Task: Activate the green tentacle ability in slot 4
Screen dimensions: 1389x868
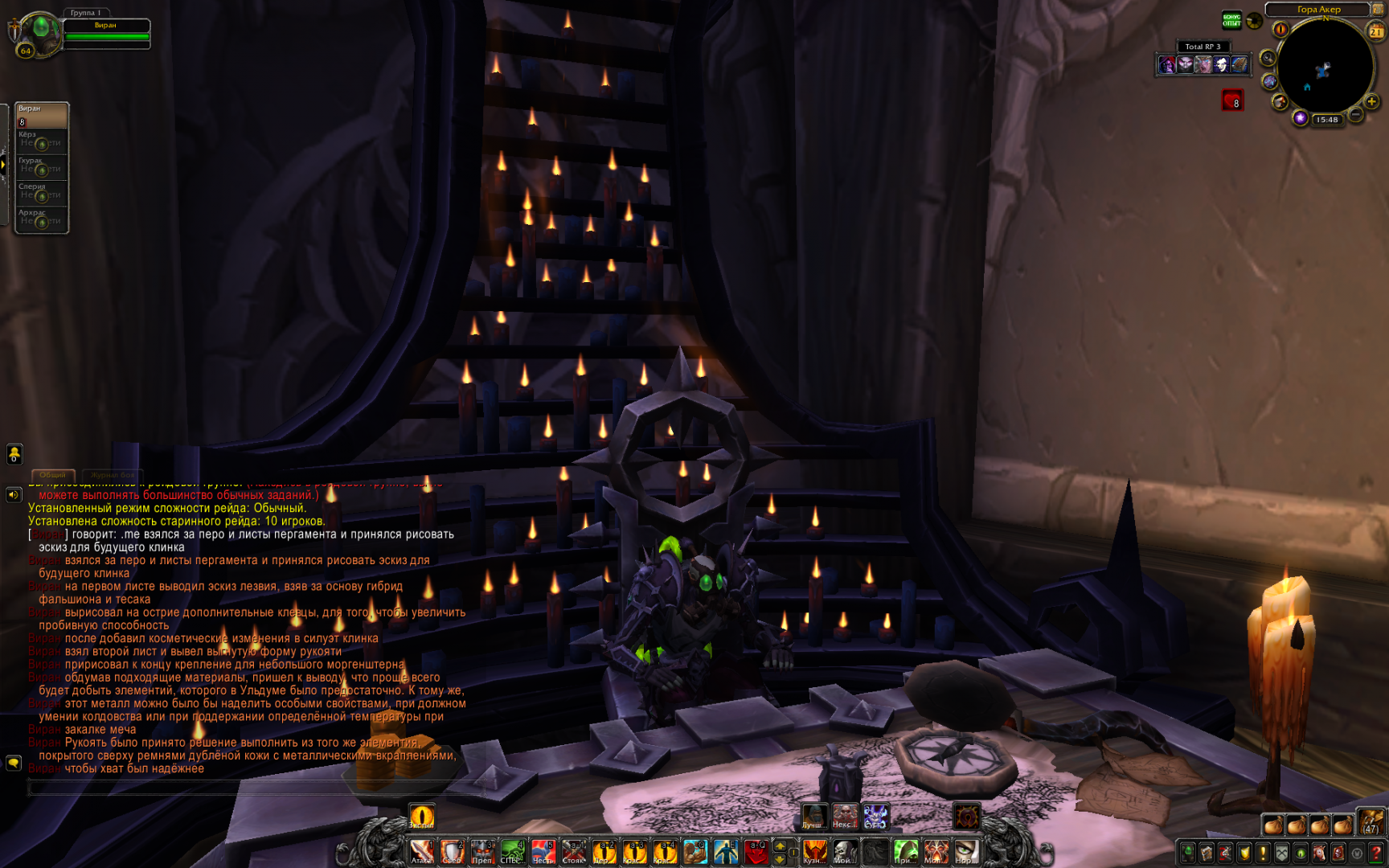Action: click(512, 853)
